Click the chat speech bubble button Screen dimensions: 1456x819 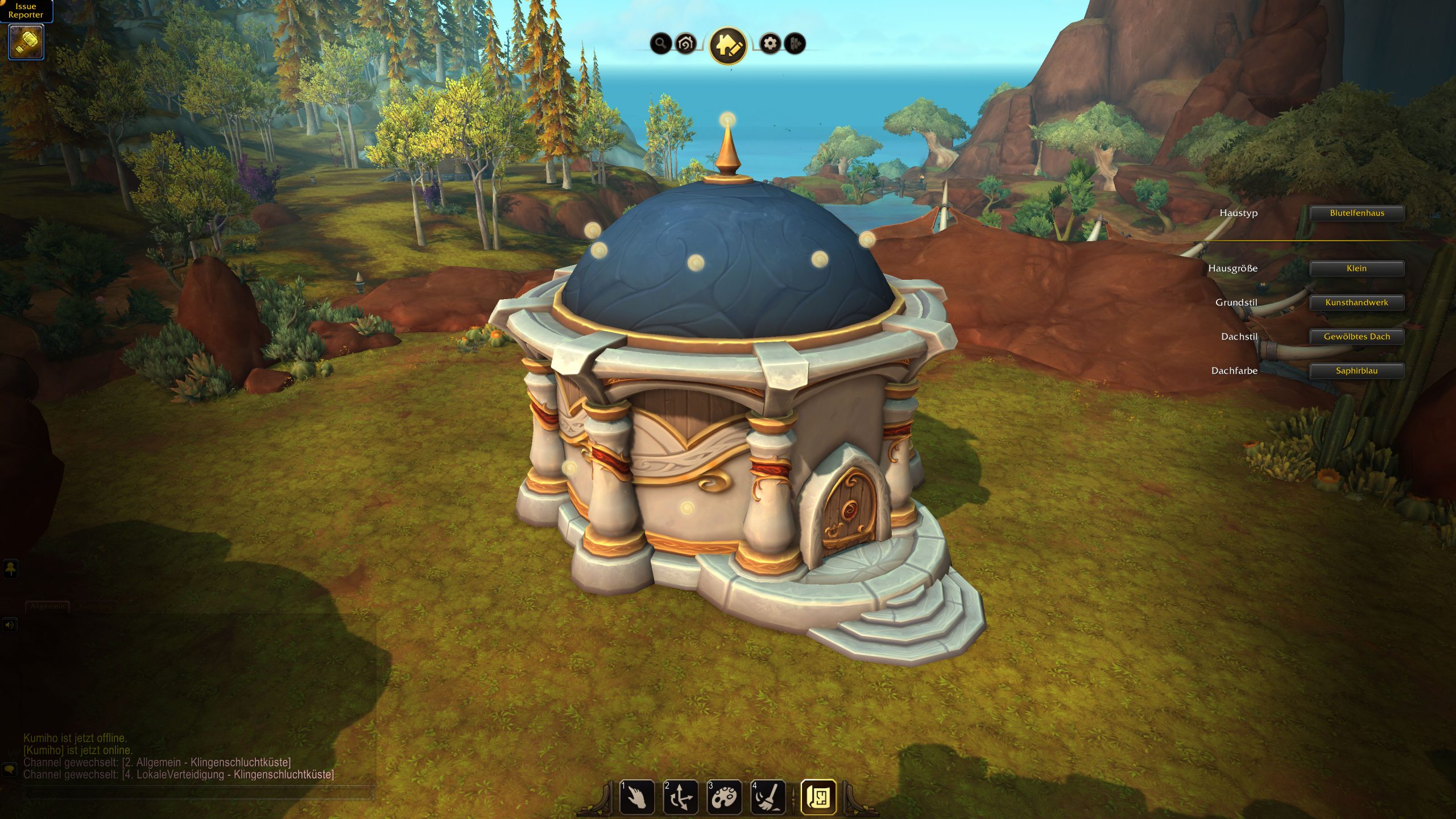(10, 770)
